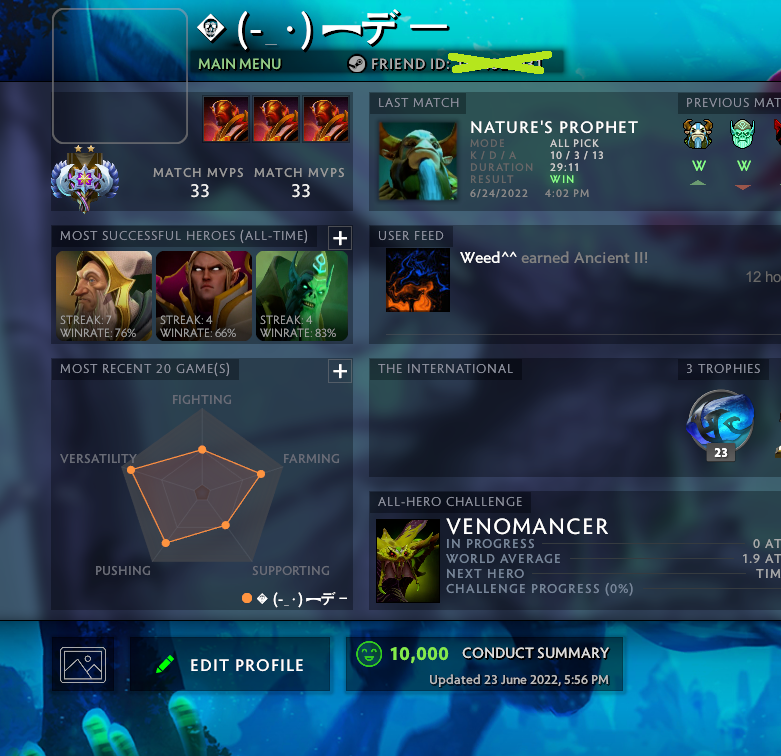Choose the Invoker hero card with 66% winrate
Image resolution: width=781 pixels, height=756 pixels.
click(x=203, y=295)
